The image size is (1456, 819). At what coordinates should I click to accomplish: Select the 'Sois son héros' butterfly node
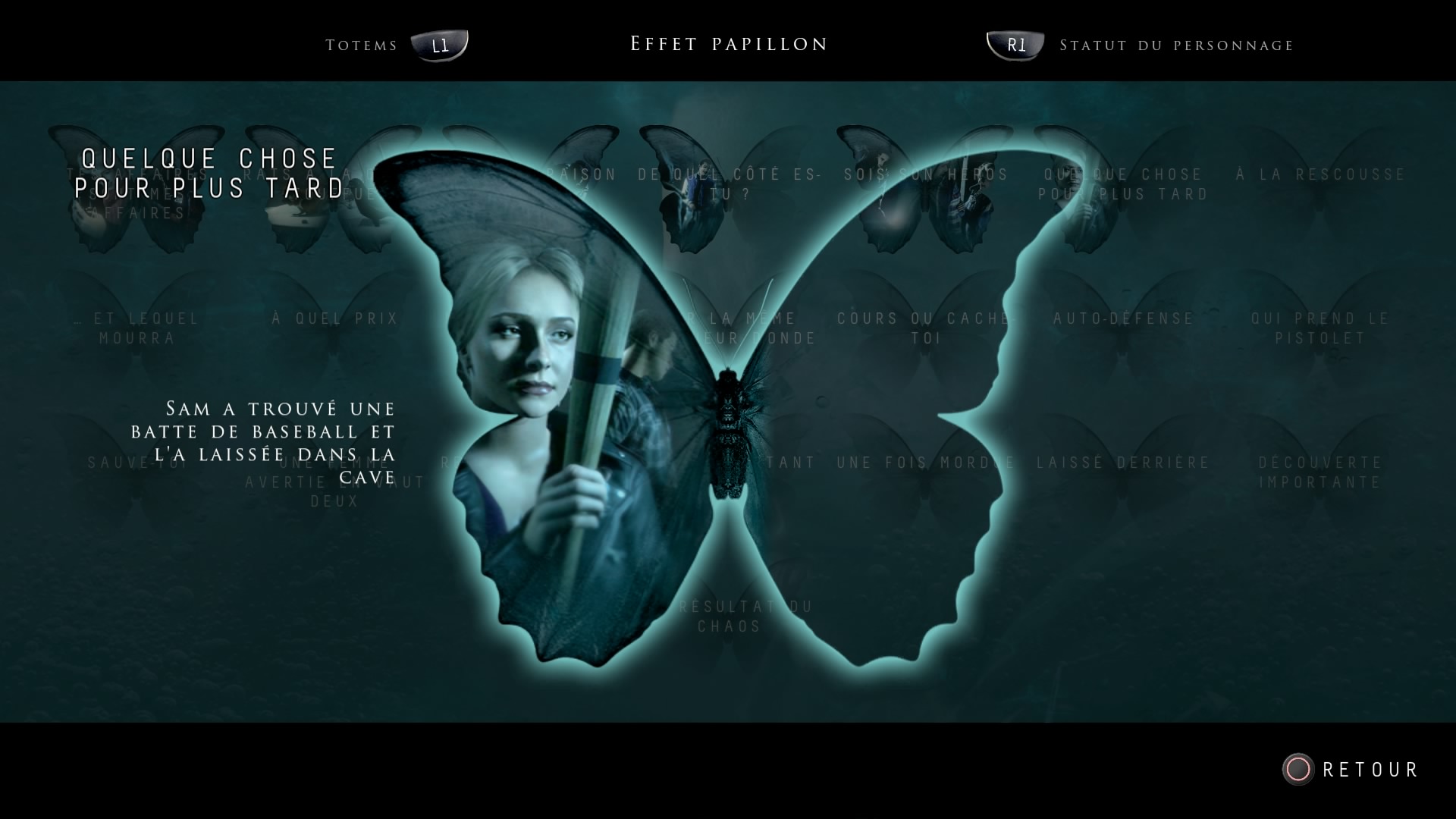tap(925, 174)
